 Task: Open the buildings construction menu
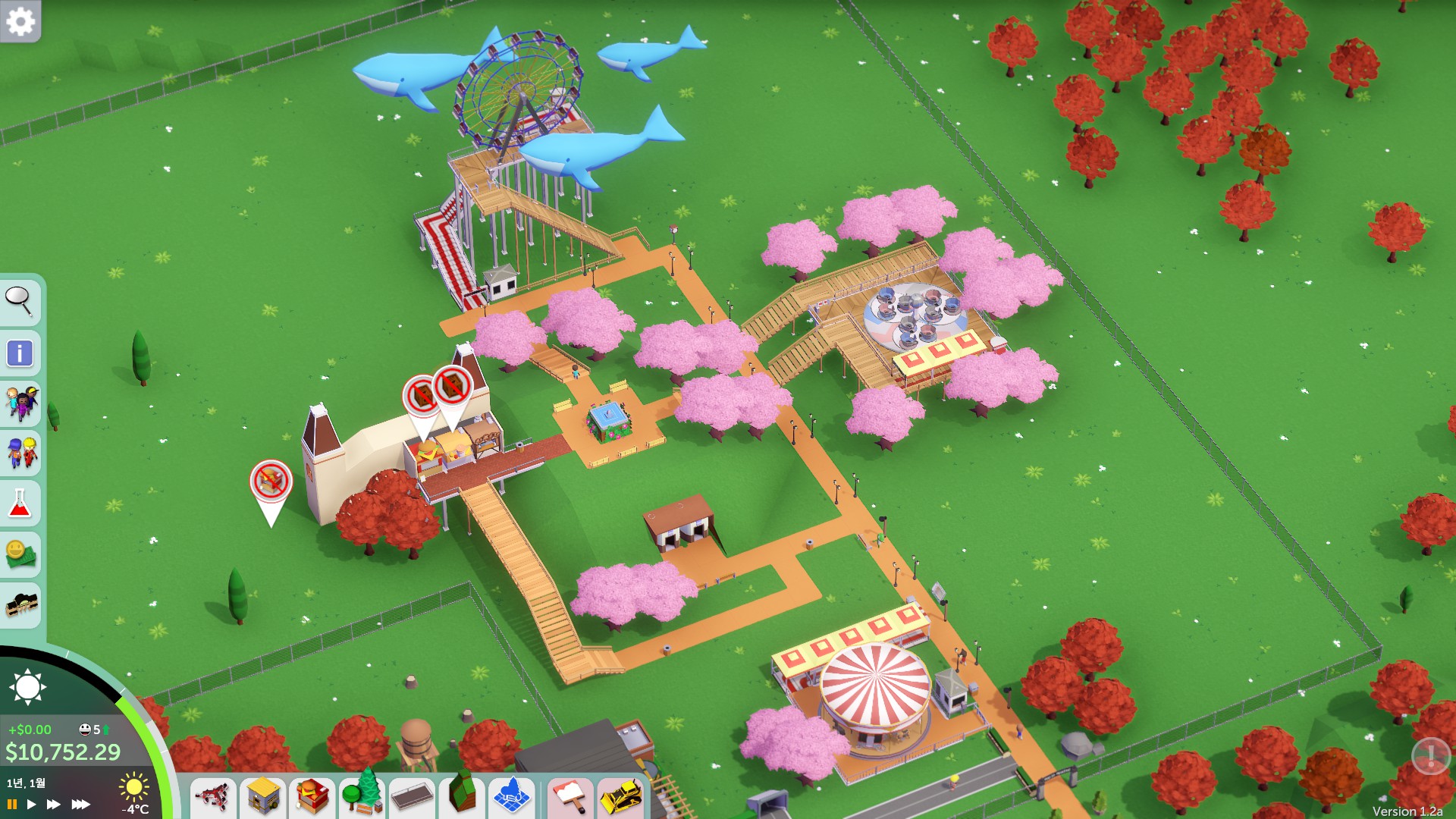[x=263, y=798]
